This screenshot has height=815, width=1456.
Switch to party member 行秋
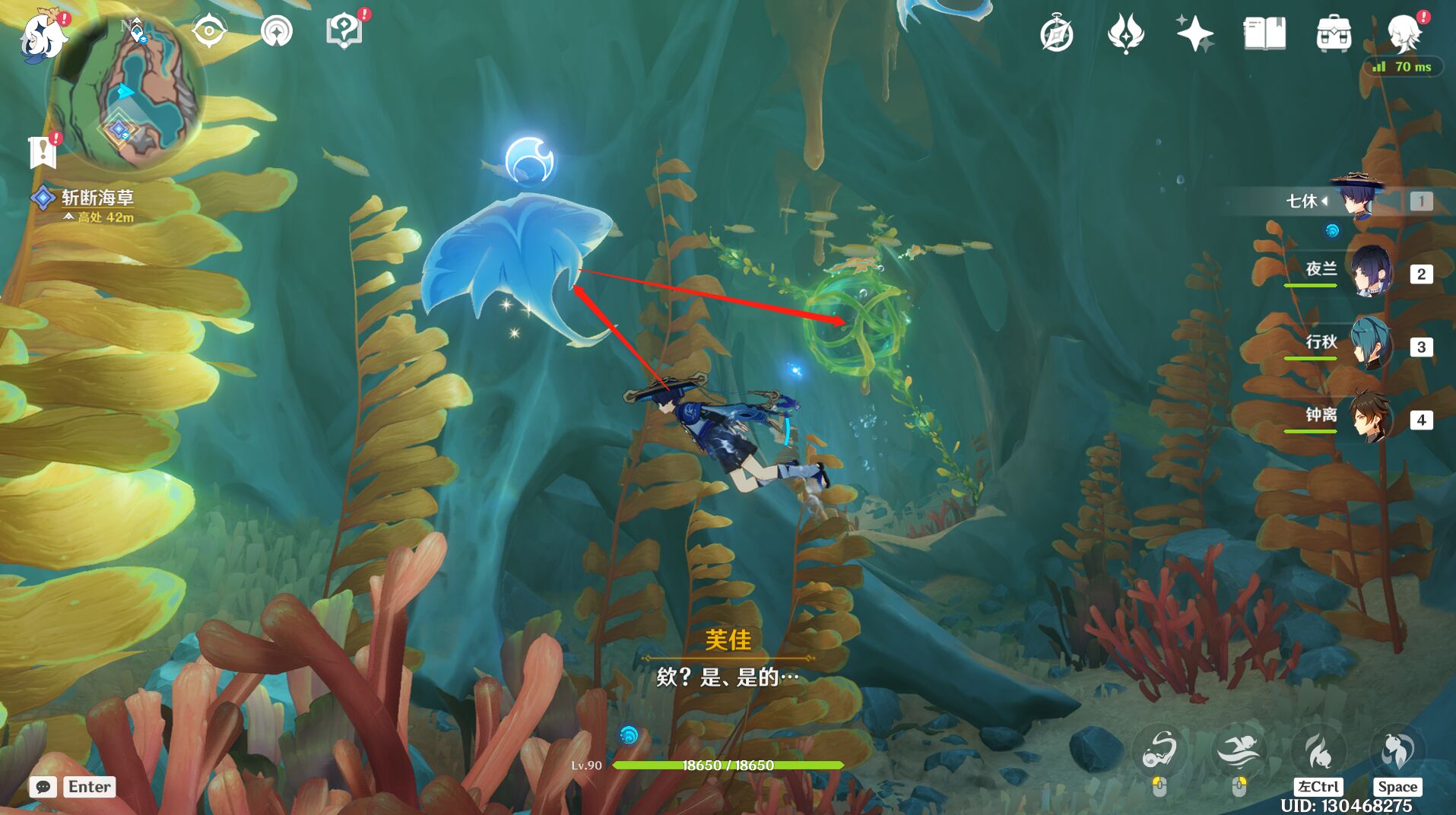click(x=1371, y=344)
